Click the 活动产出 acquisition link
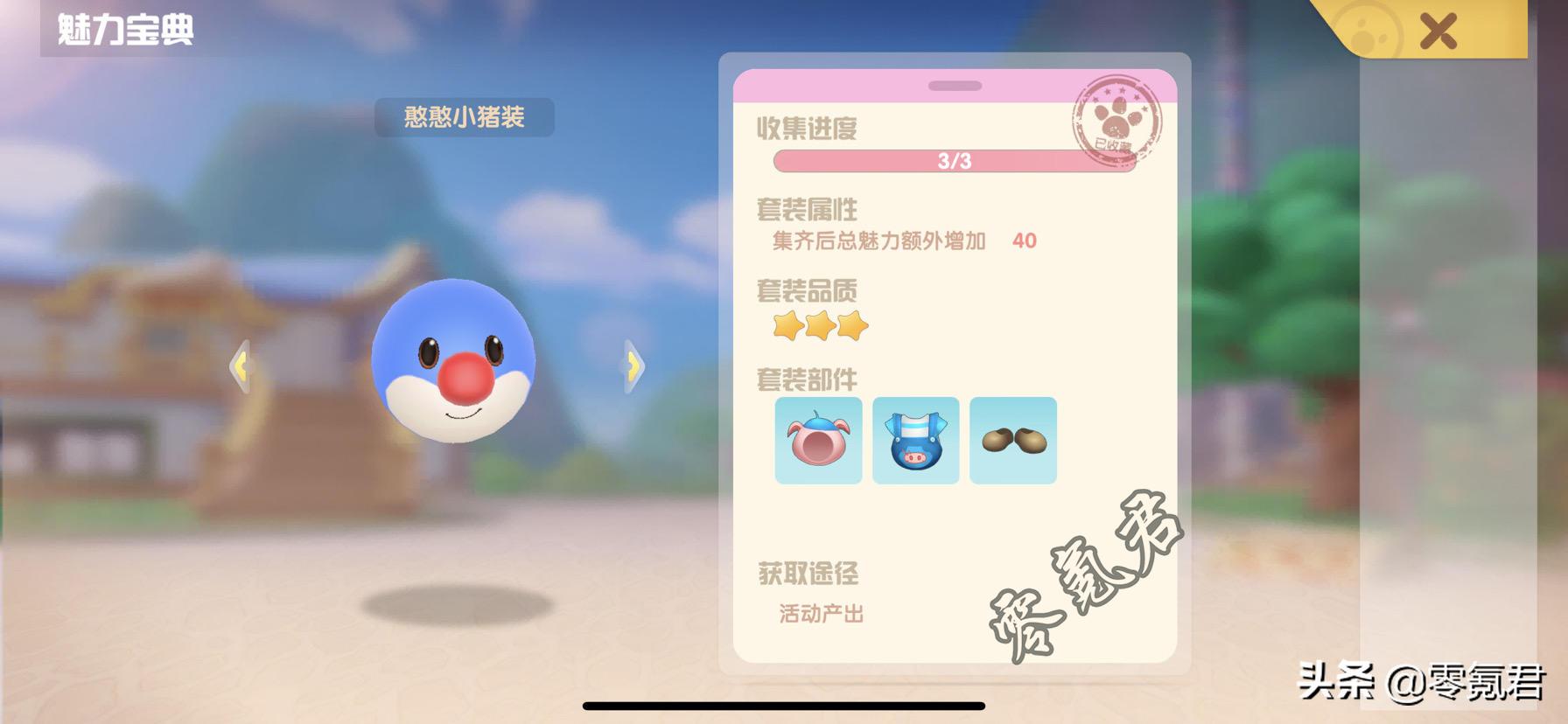The height and width of the screenshot is (724, 1568). pyautogui.click(x=819, y=613)
